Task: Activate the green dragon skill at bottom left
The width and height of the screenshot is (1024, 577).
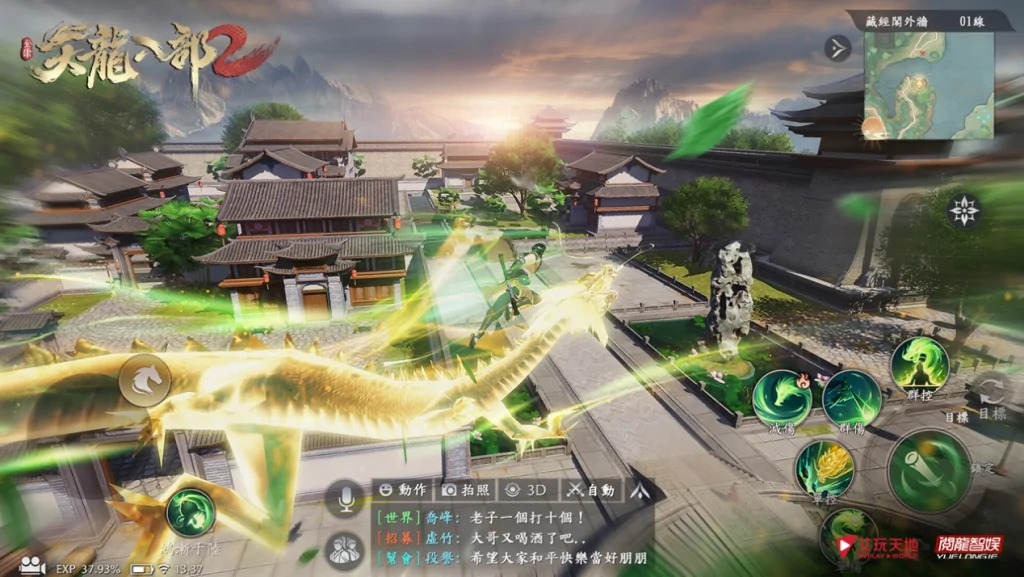Action: (191, 512)
